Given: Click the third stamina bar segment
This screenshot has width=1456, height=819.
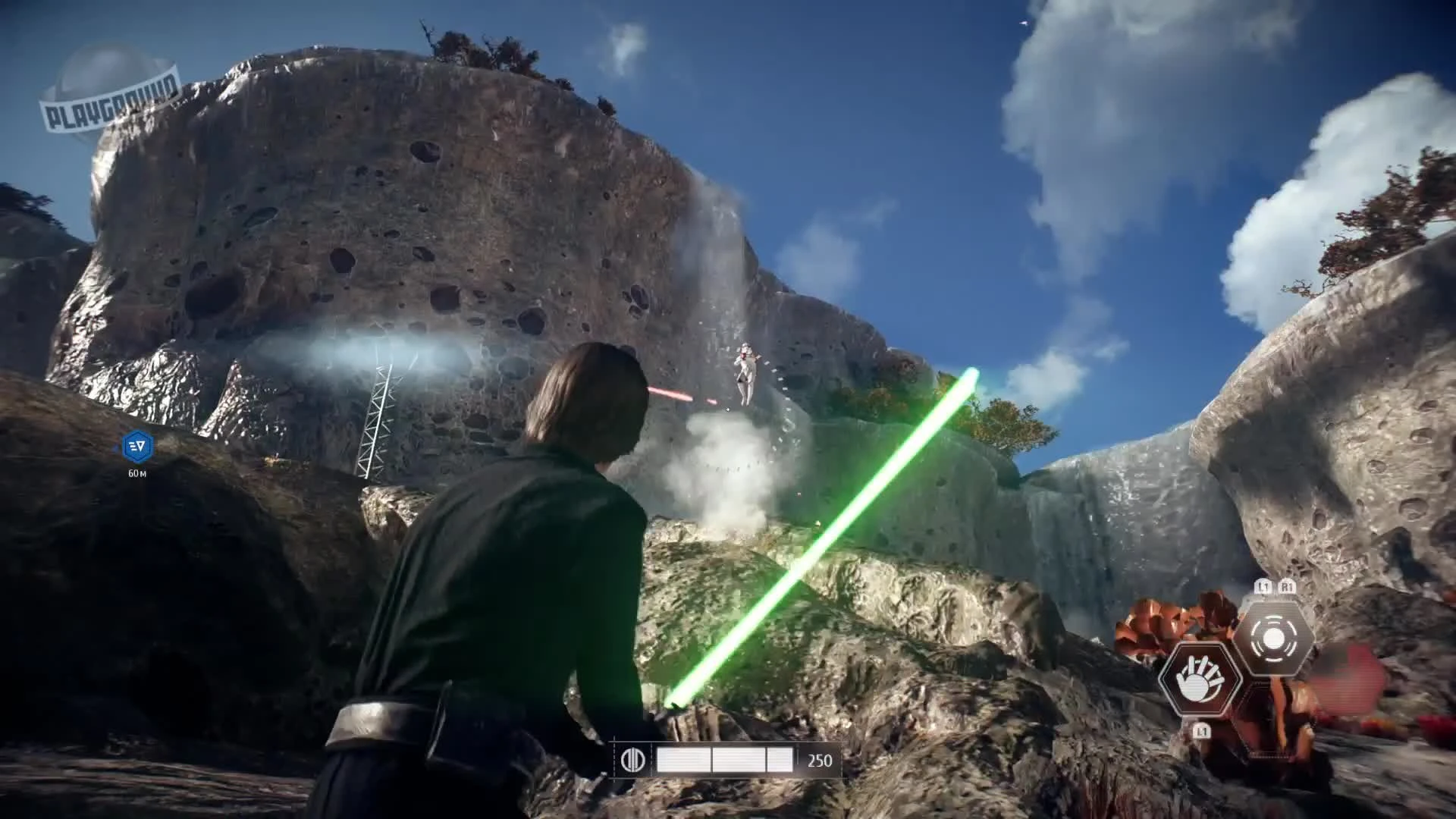Looking at the screenshot, I should click(780, 758).
